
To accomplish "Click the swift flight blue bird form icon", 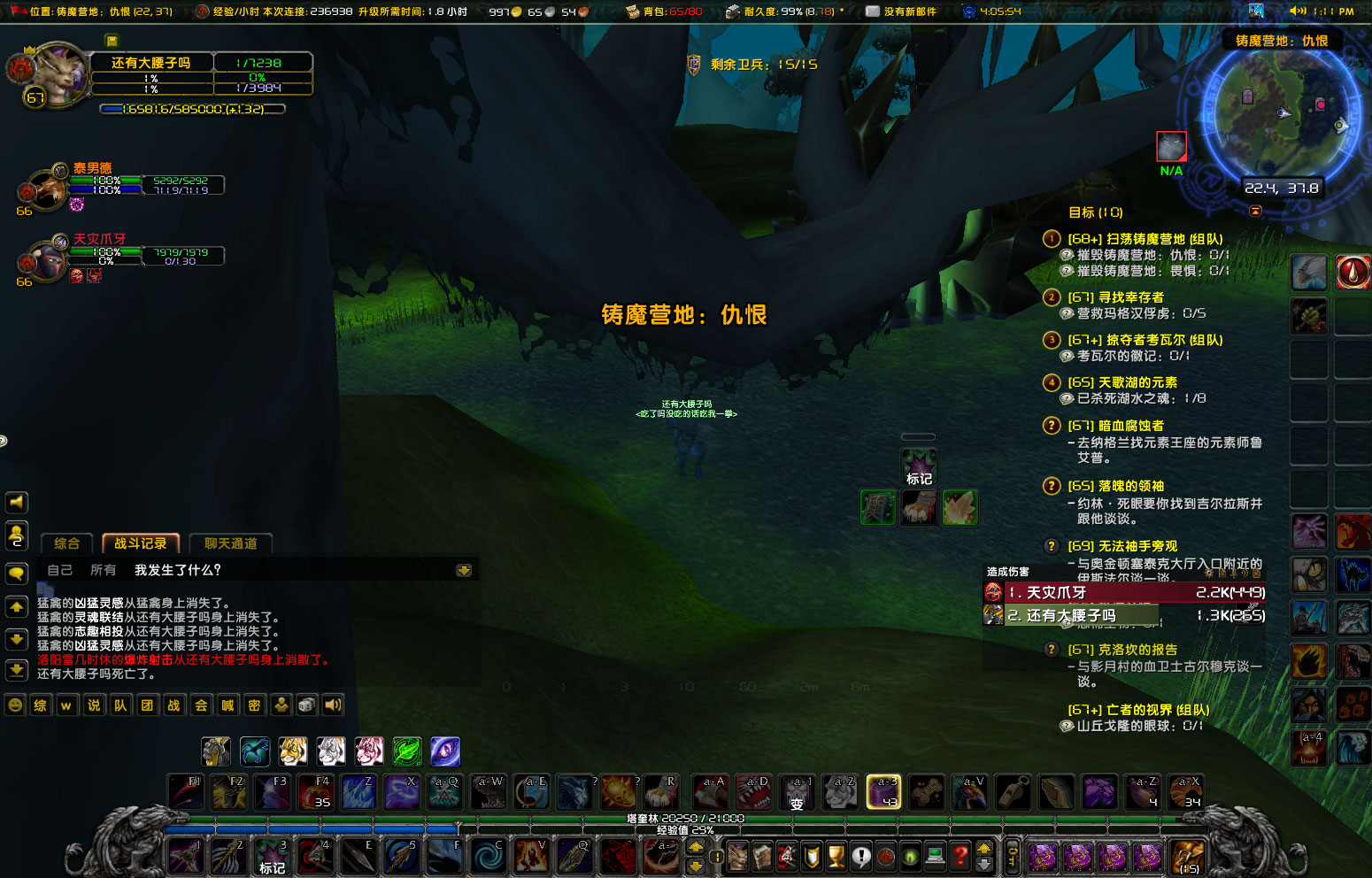I will (x=254, y=751).
